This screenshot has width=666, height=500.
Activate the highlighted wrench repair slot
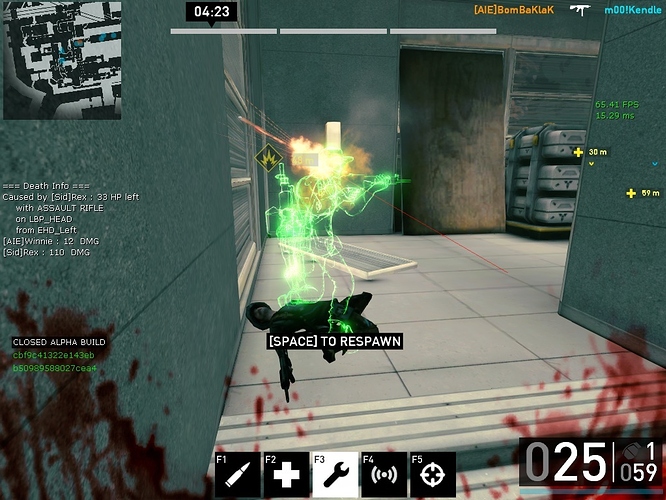click(335, 475)
